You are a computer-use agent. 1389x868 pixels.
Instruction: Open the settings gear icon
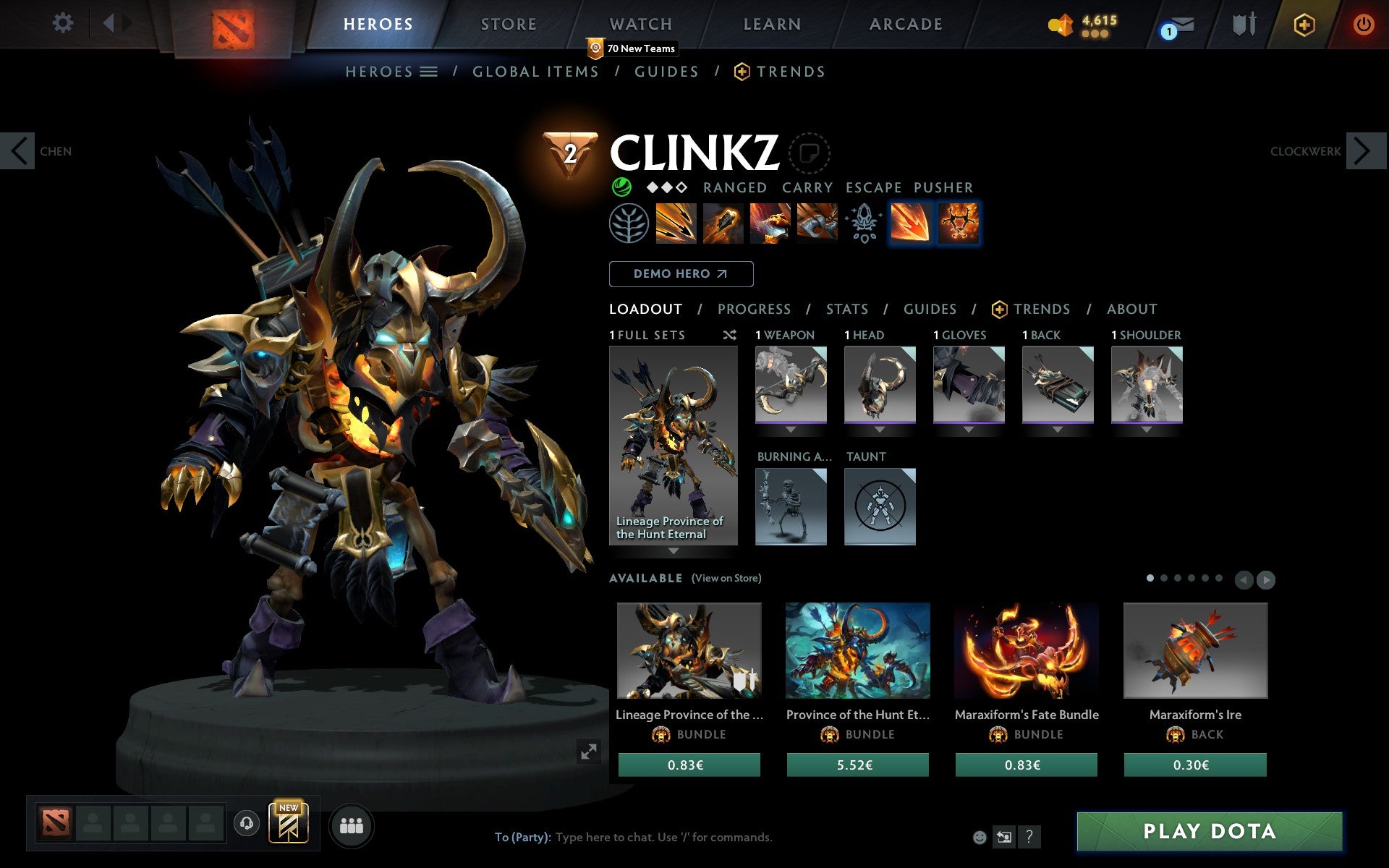click(64, 22)
